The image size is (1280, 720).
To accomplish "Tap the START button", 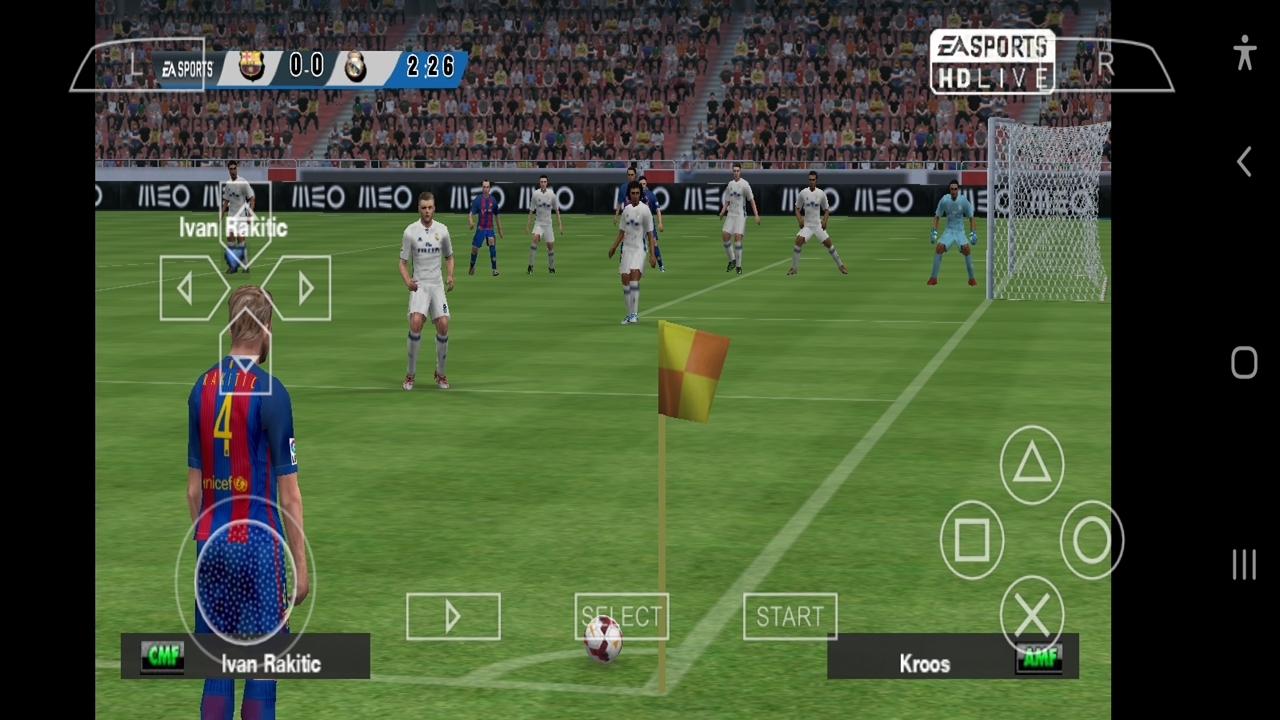I will [790, 616].
